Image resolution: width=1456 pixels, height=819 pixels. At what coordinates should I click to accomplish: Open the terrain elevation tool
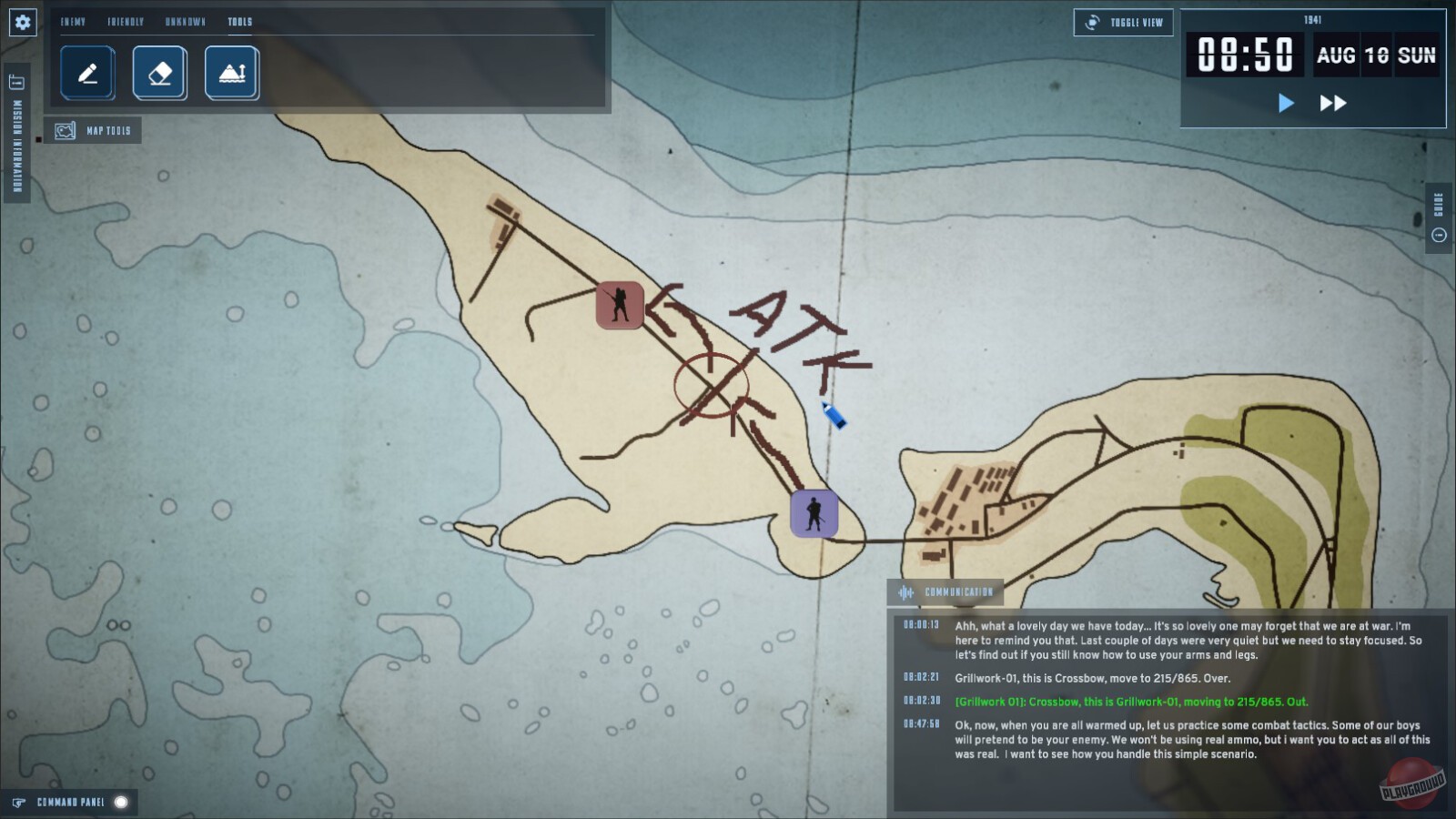[x=232, y=73]
